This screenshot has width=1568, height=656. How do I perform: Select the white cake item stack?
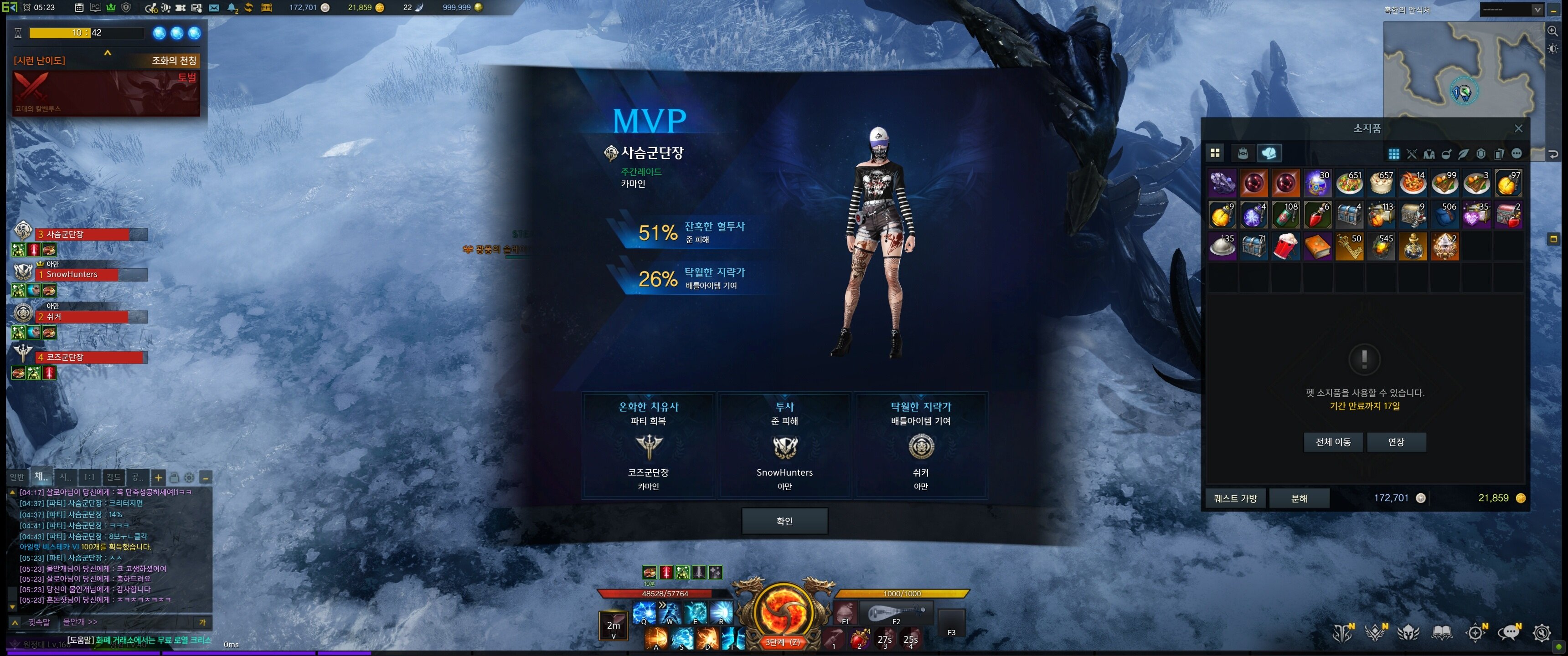[x=1381, y=183]
